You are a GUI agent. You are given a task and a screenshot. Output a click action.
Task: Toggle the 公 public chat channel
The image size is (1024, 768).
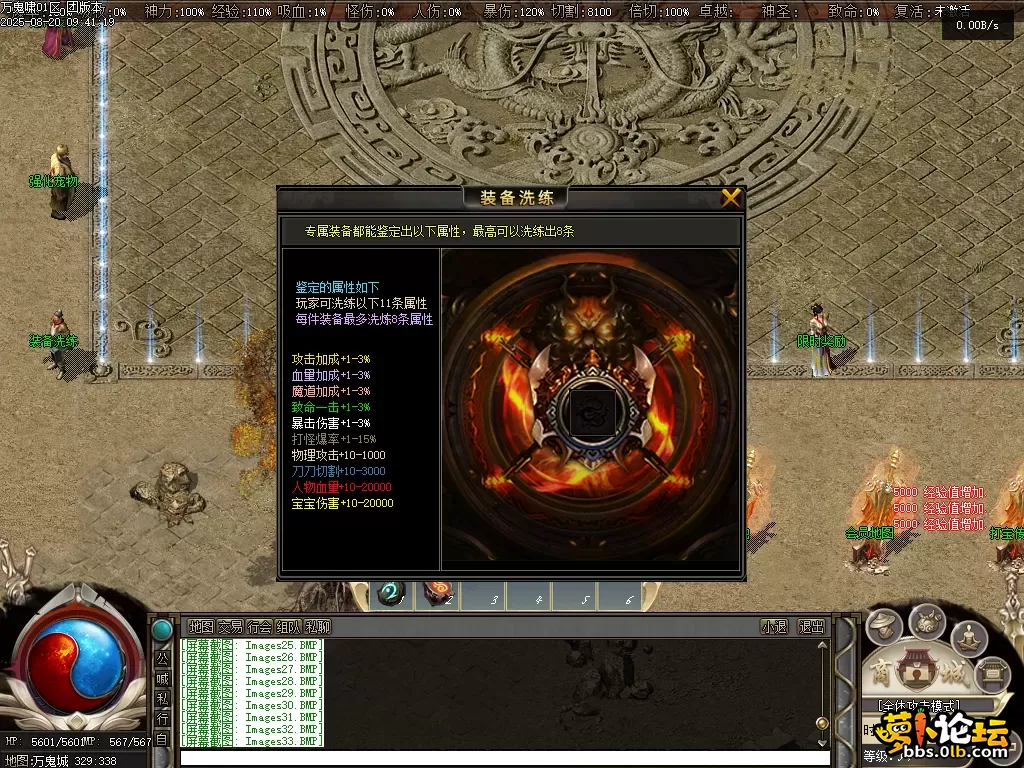click(x=162, y=659)
